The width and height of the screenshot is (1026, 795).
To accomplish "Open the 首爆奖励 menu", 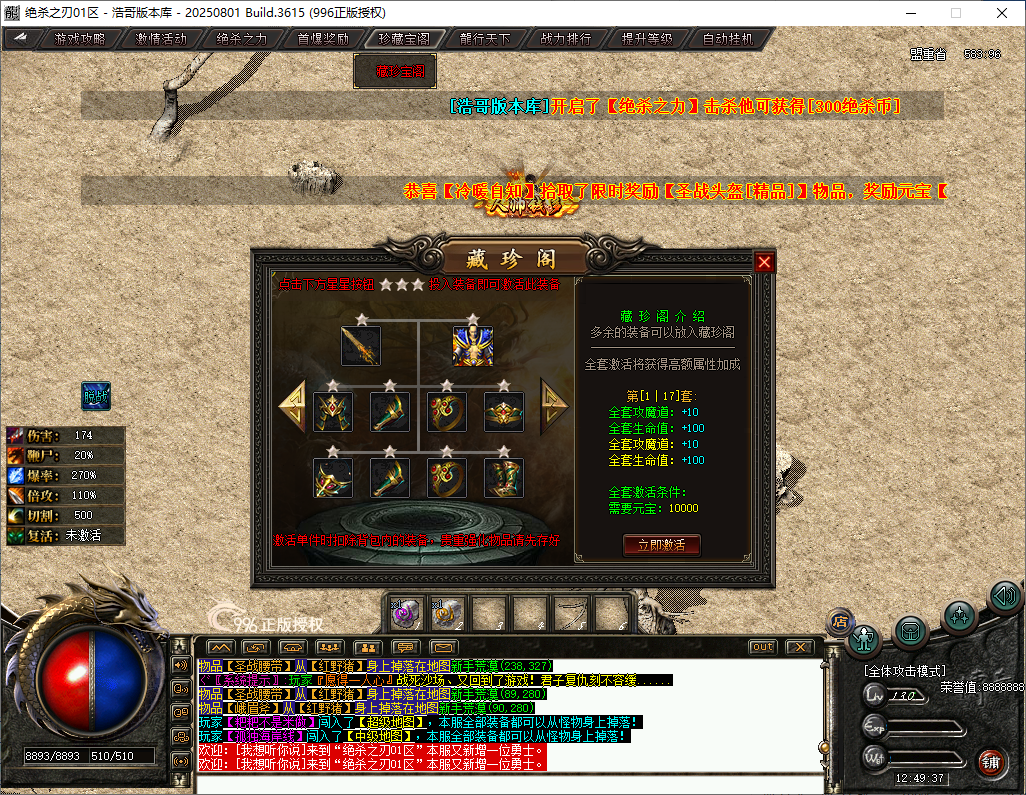I will 322,39.
